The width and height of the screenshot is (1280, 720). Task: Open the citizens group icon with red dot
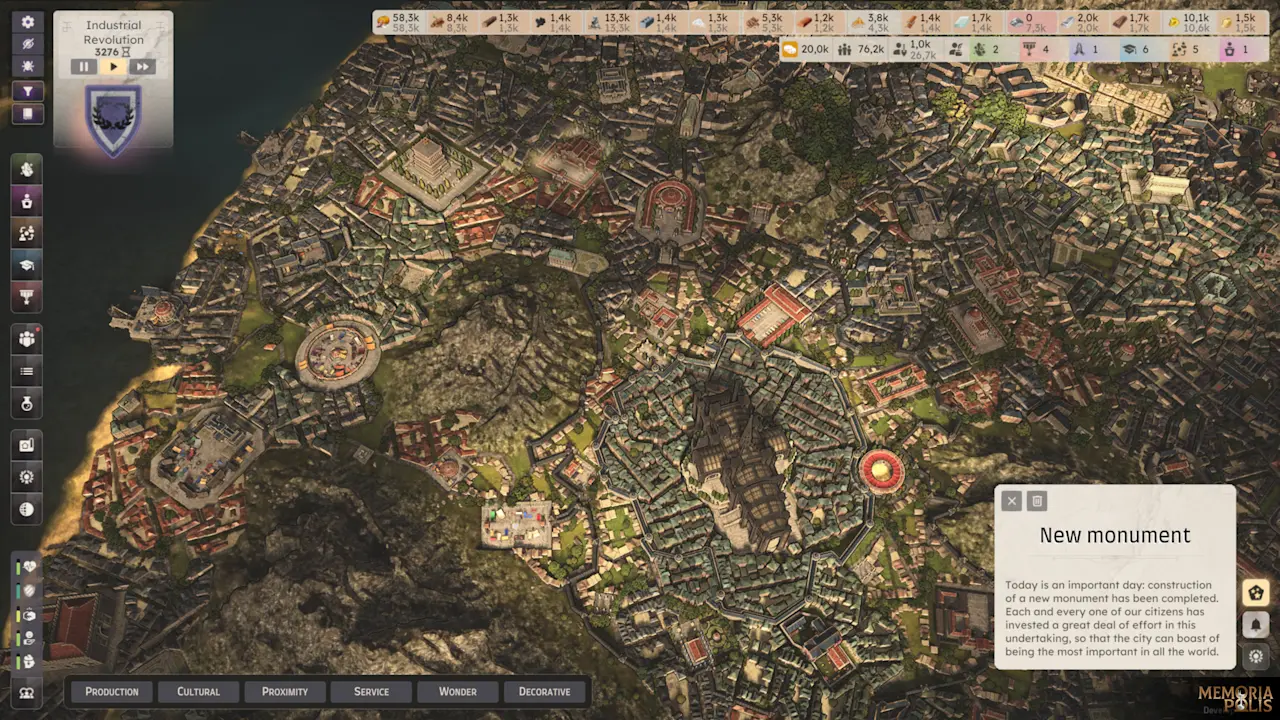pos(27,339)
